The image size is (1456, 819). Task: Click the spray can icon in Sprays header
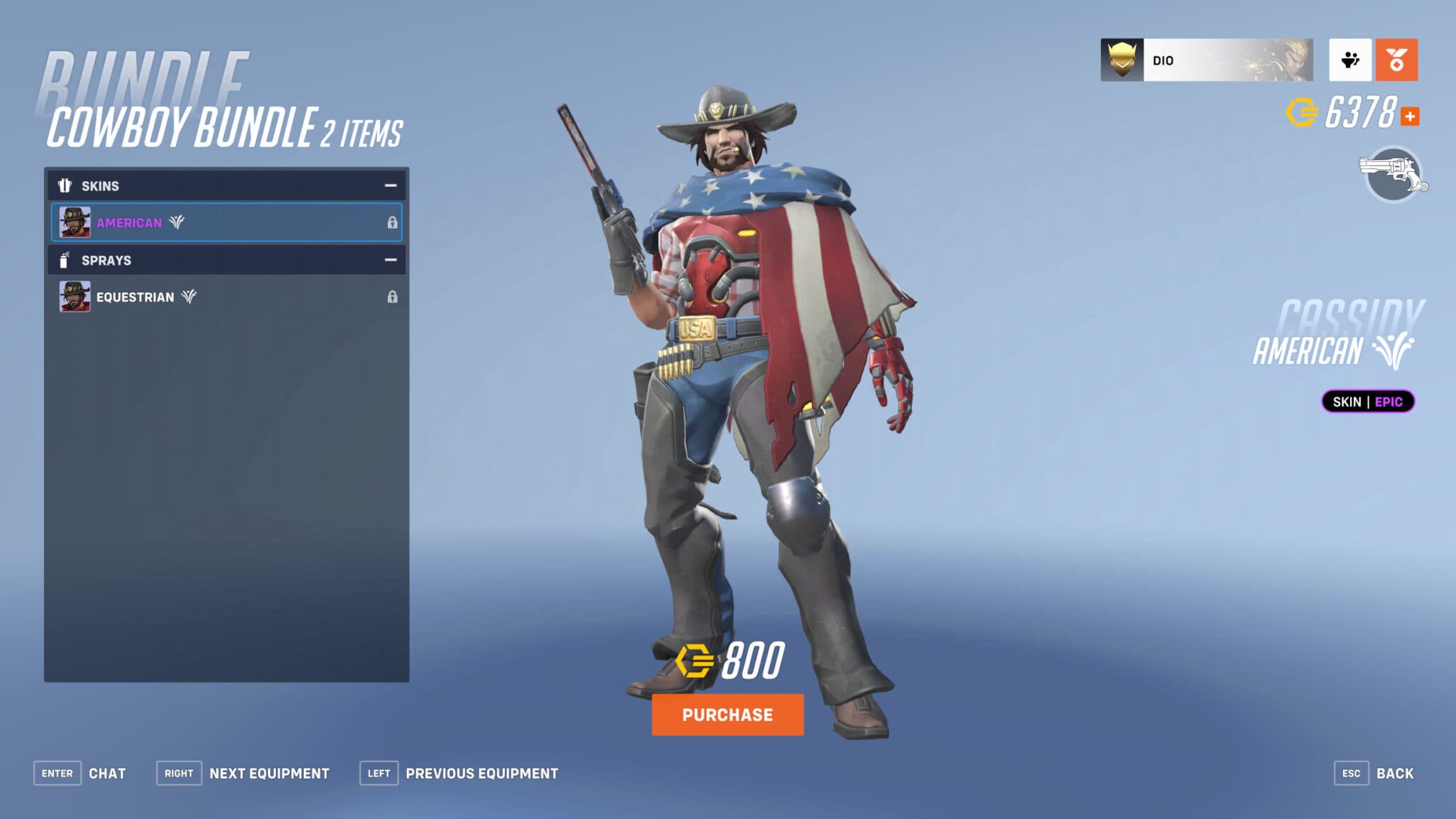point(65,260)
